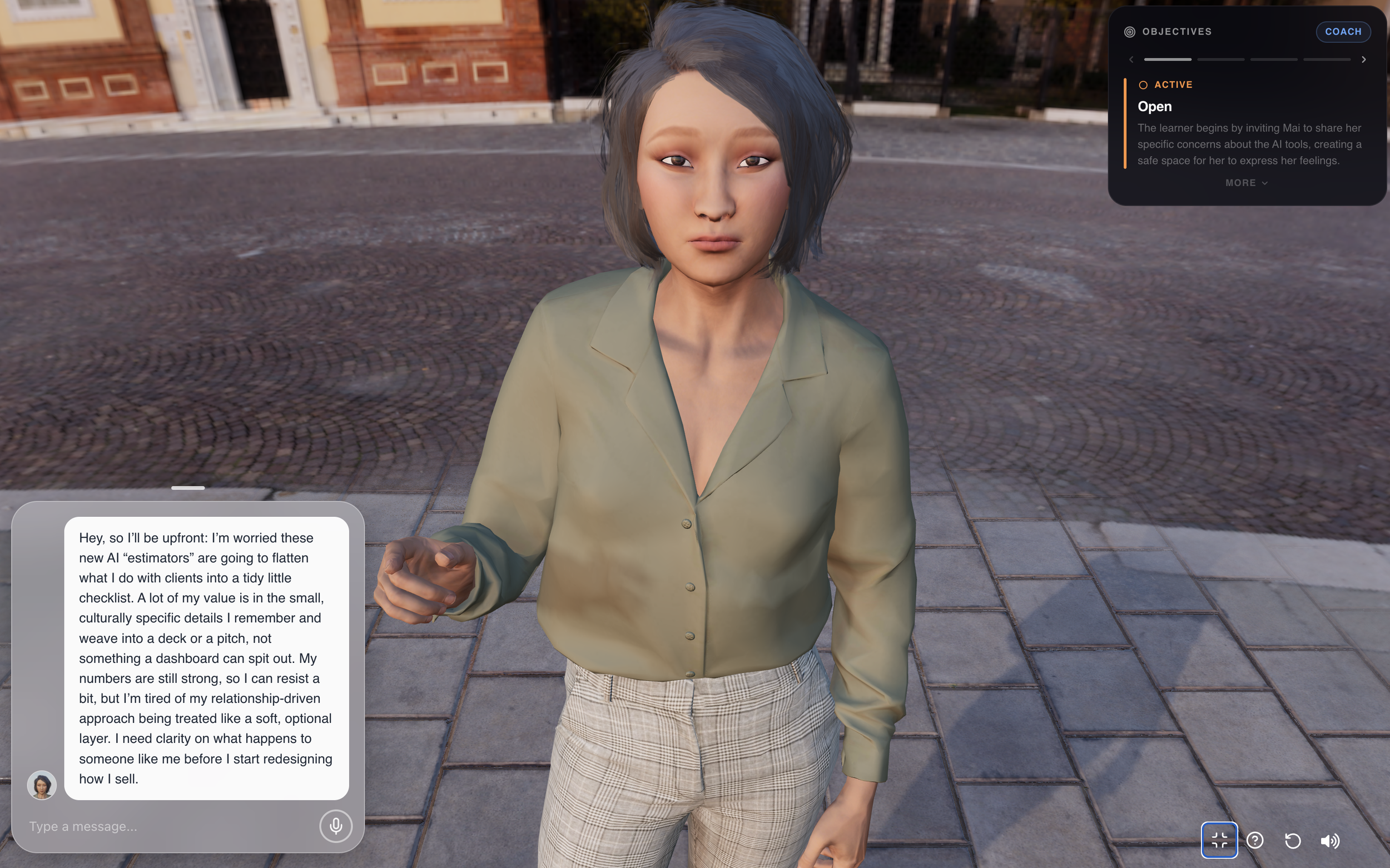Restart the conversation with the reset icon
The height and width of the screenshot is (868, 1390).
[x=1292, y=840]
